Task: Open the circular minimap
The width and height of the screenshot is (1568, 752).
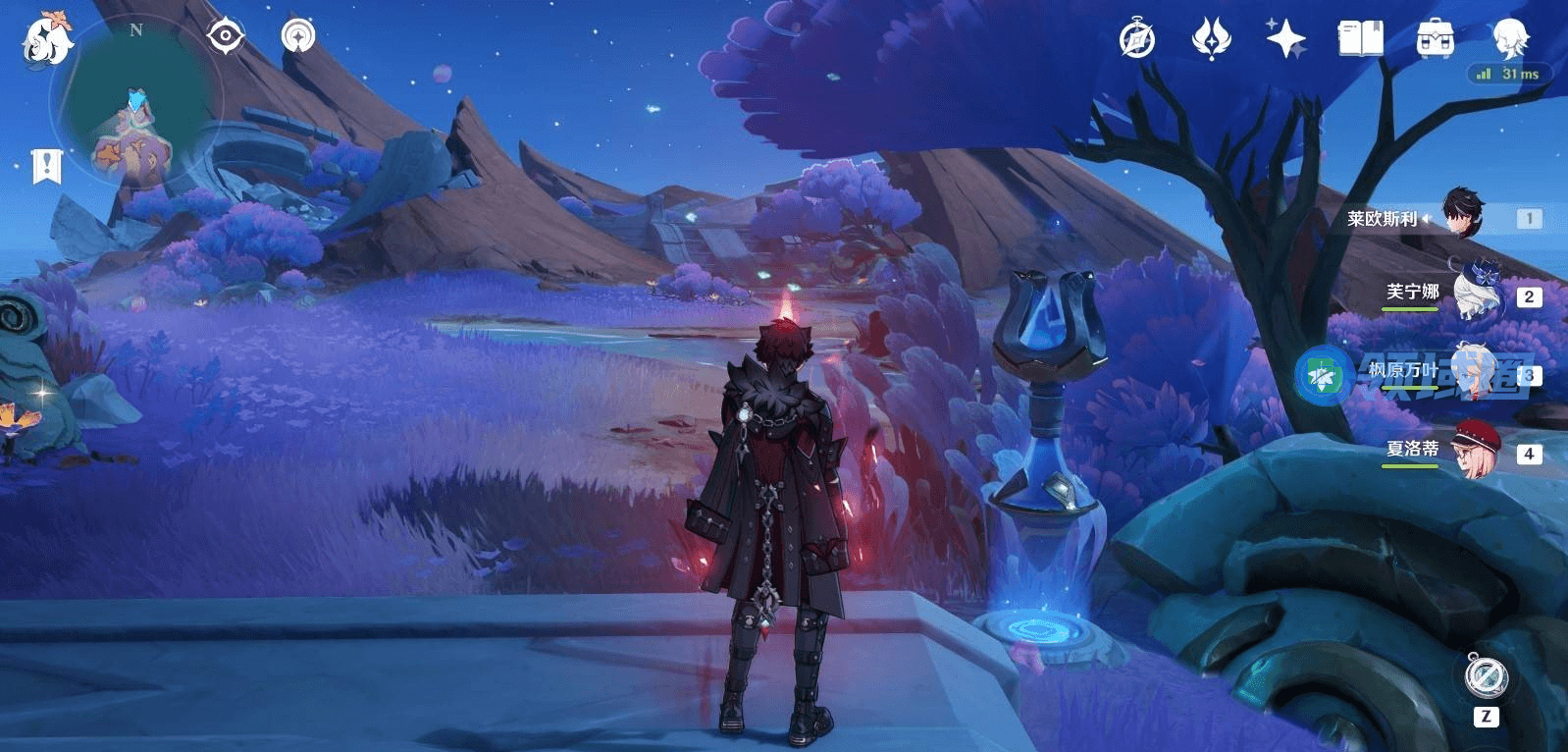Action: click(x=137, y=103)
